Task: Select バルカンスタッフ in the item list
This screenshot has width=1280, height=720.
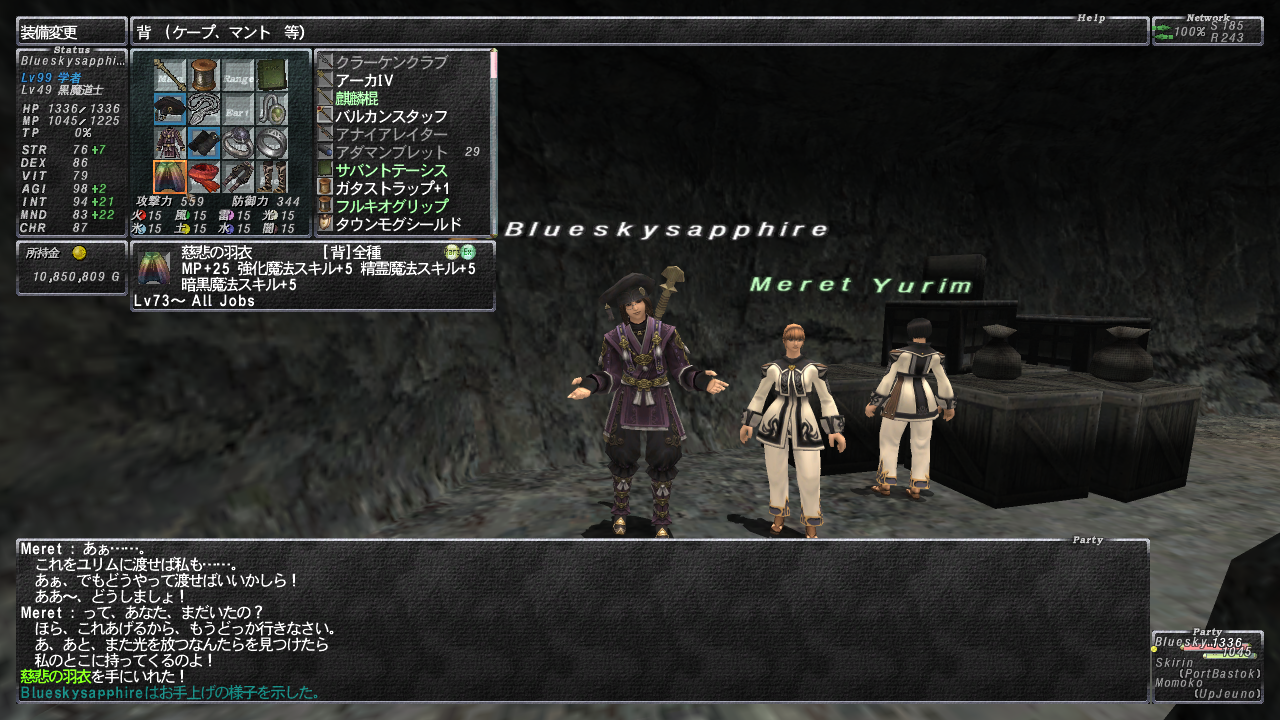Action: click(391, 116)
